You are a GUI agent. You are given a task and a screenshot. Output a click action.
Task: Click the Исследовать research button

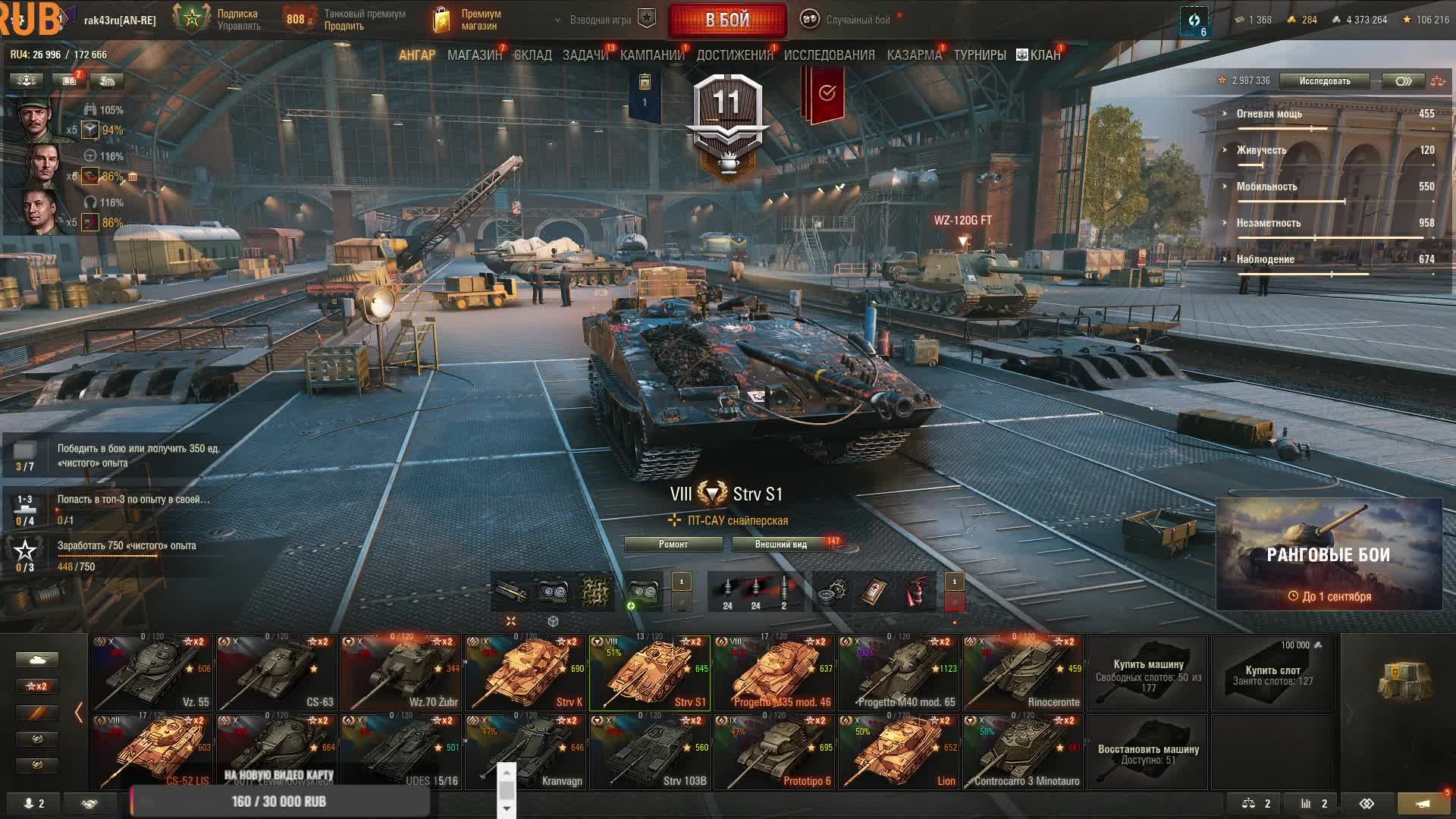1324,81
